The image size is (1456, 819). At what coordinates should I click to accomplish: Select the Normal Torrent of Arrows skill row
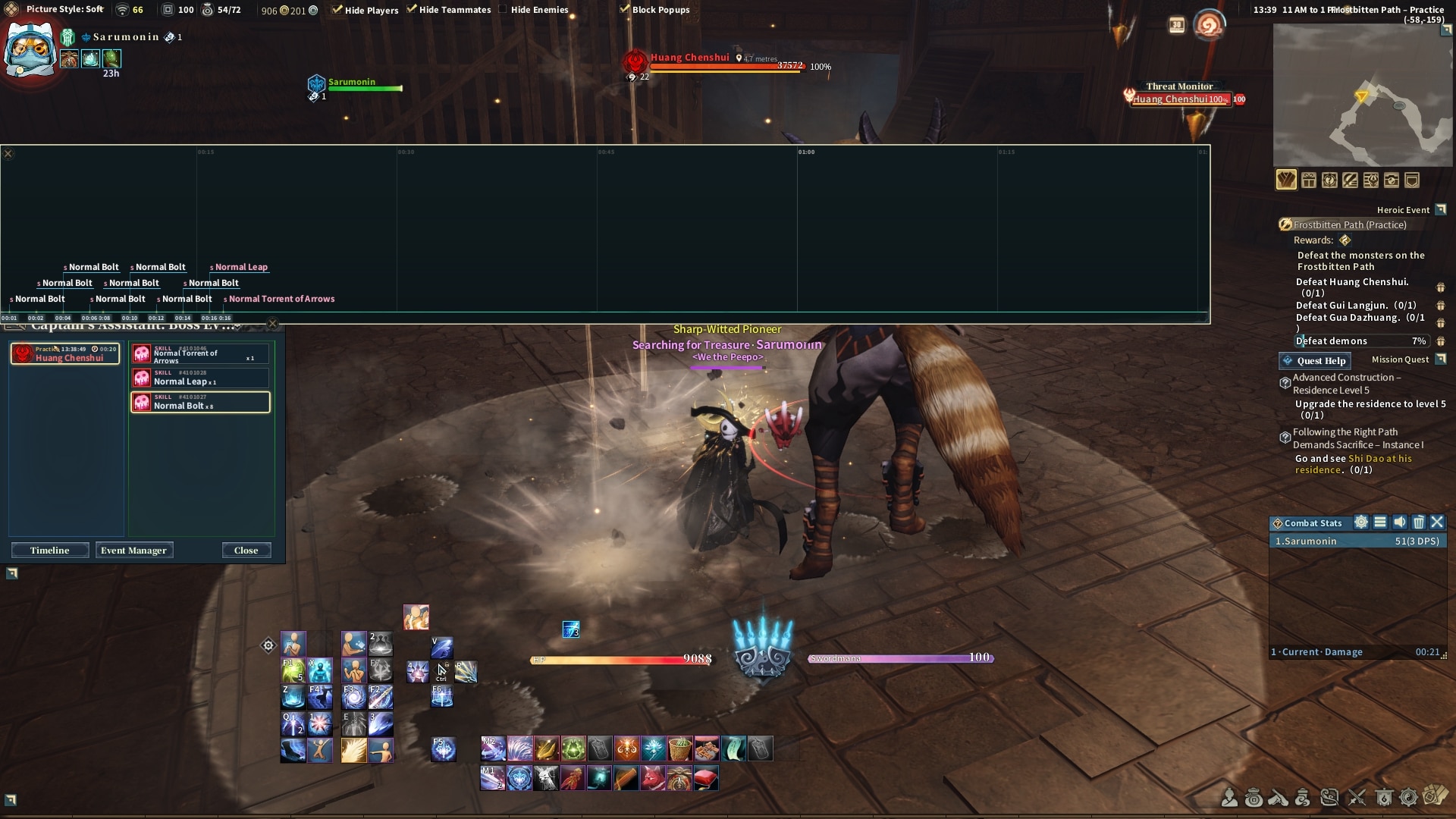(x=200, y=354)
